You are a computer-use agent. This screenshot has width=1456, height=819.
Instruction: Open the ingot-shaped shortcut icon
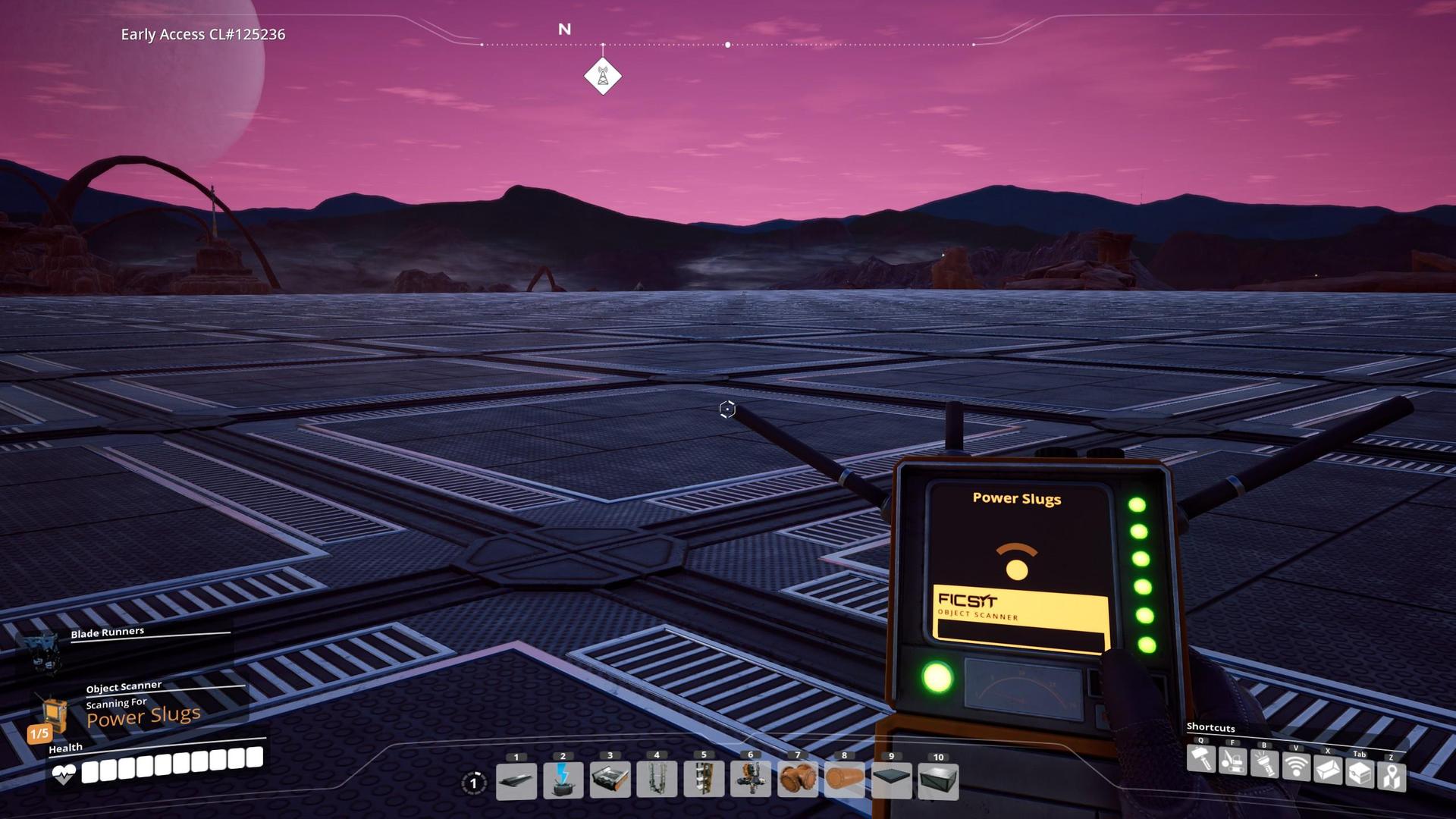[1328, 770]
